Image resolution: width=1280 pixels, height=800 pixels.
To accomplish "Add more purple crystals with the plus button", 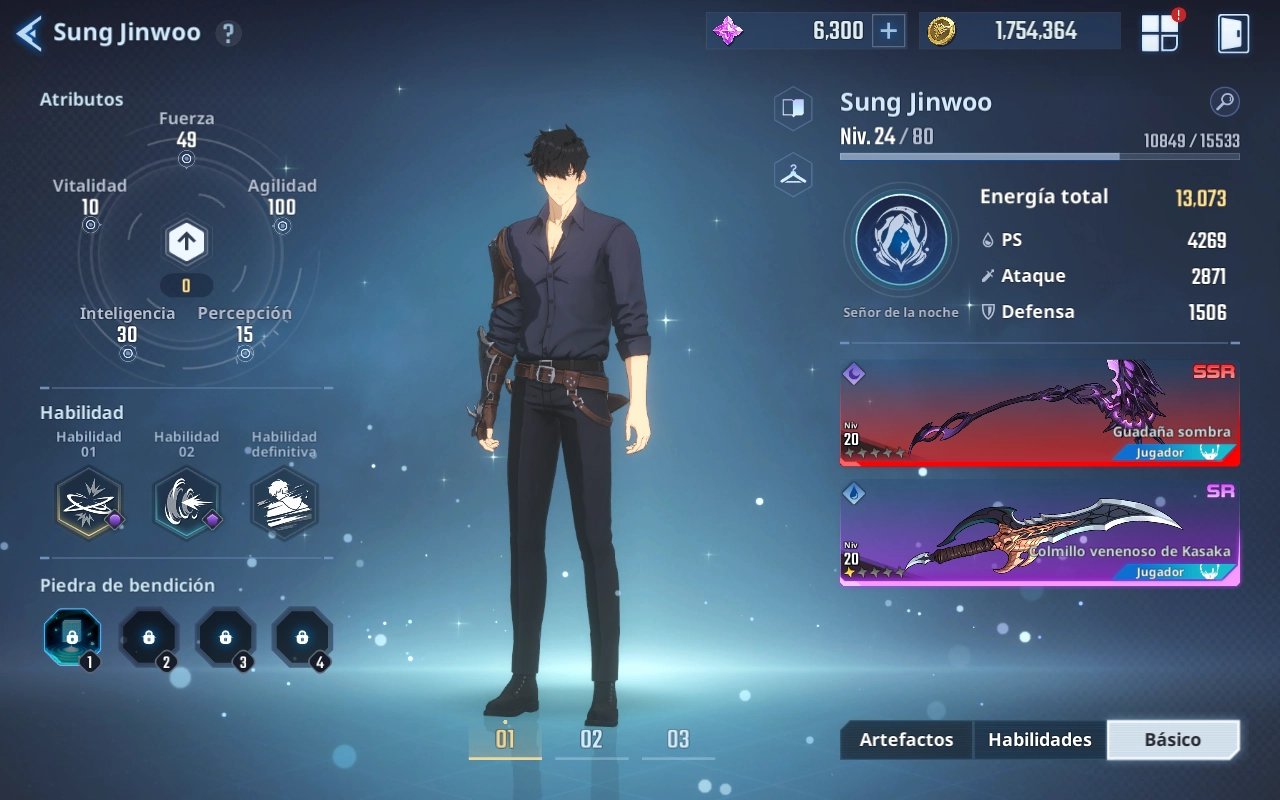I will point(888,31).
